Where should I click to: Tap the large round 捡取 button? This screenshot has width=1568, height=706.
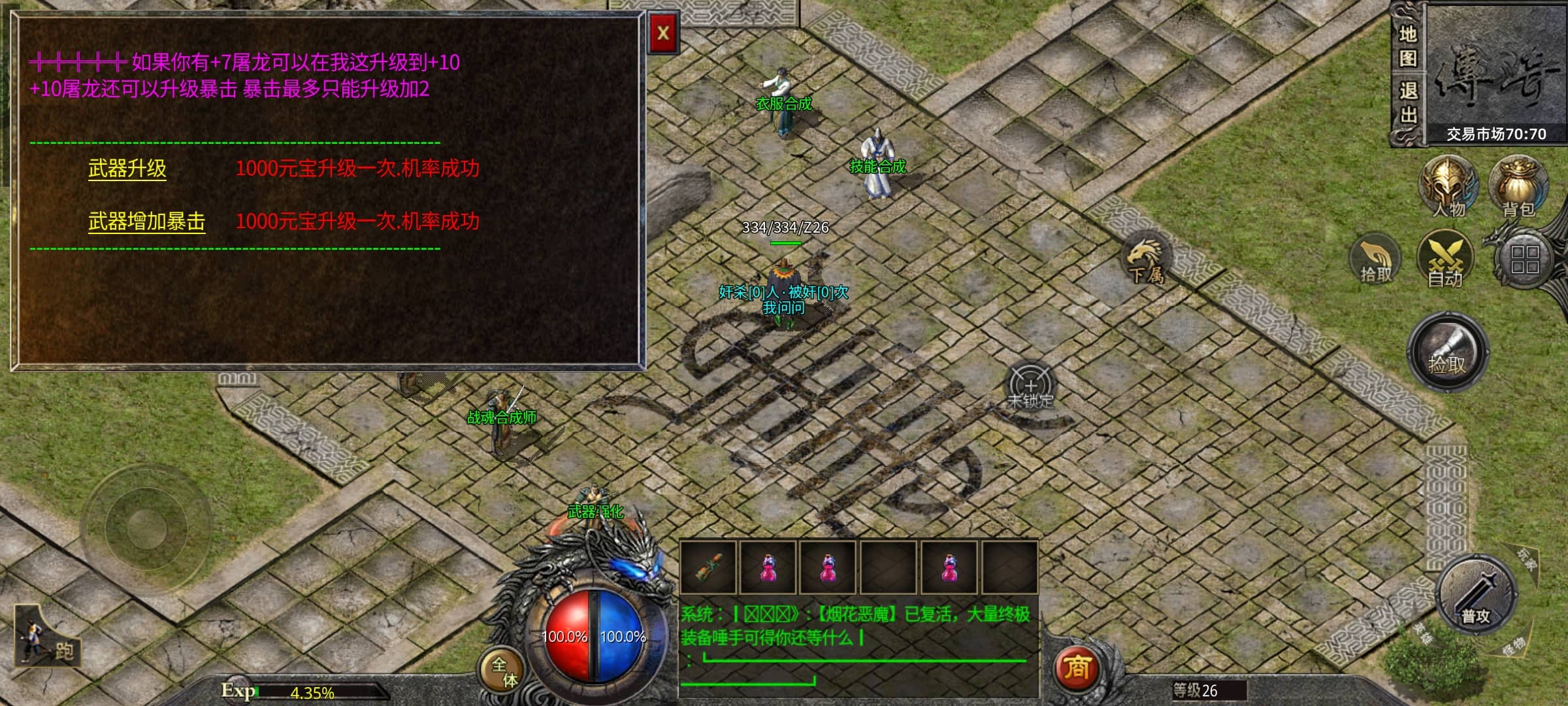coord(1448,353)
